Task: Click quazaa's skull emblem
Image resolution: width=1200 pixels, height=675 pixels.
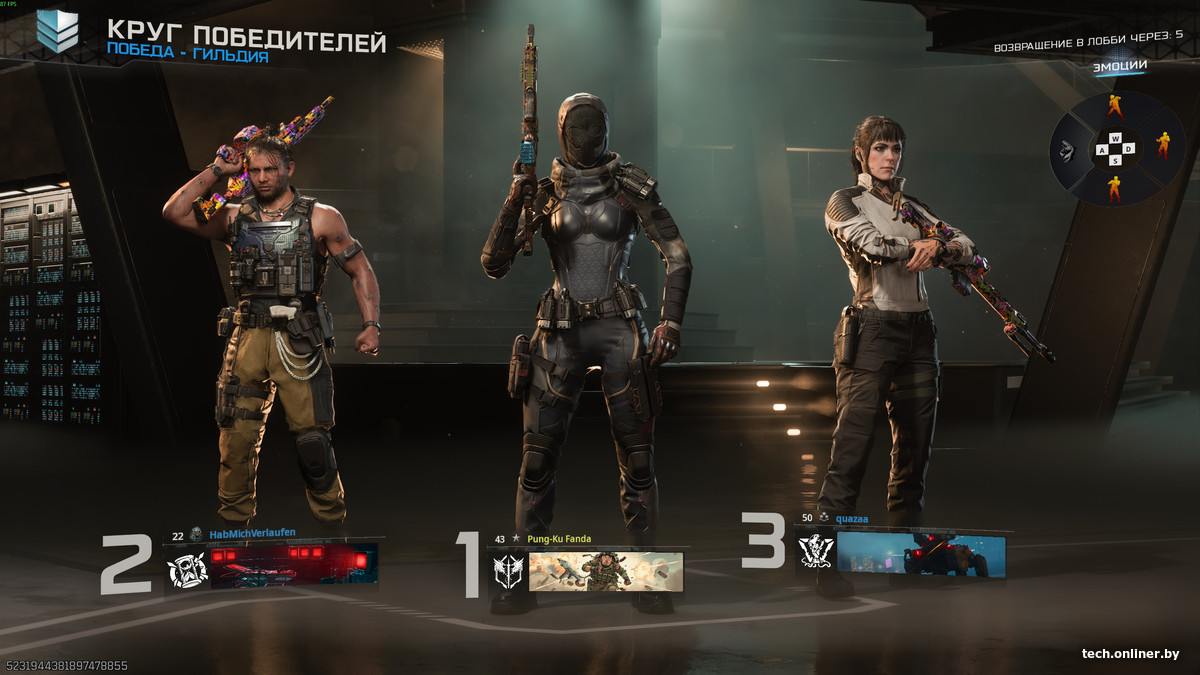Action: pyautogui.click(x=815, y=552)
